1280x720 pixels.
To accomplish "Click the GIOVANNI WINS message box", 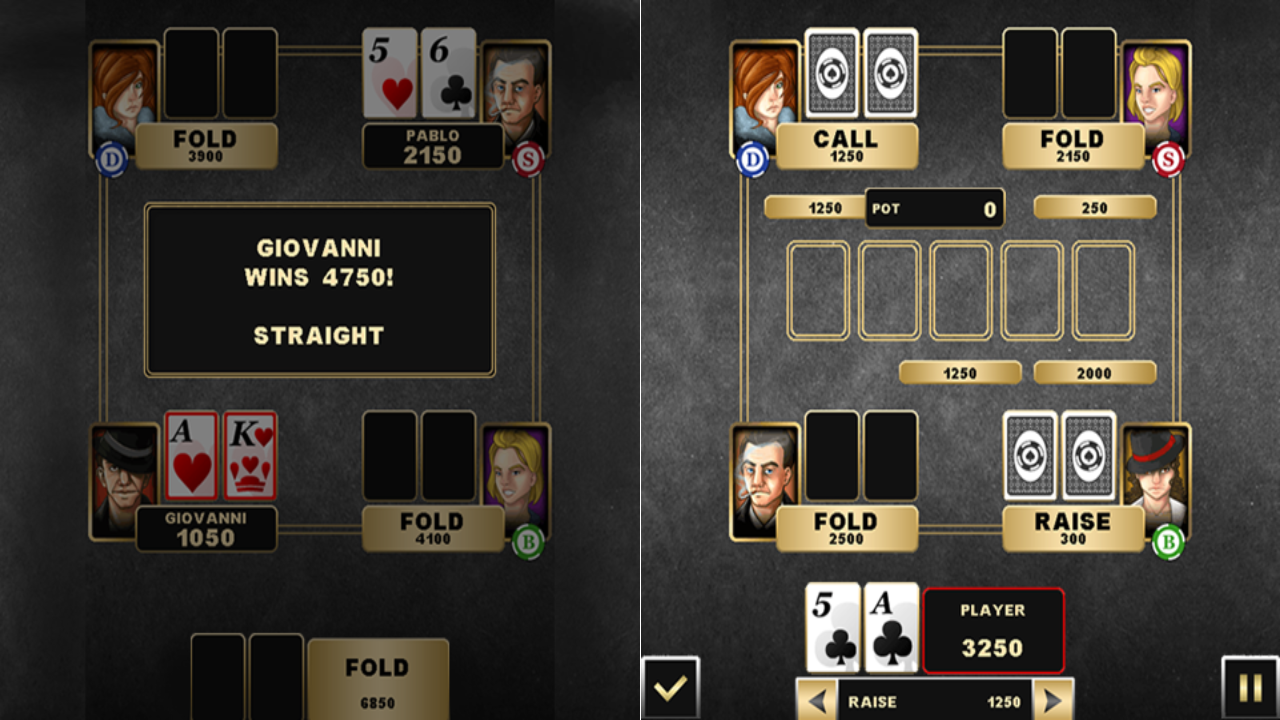I will tap(319, 288).
